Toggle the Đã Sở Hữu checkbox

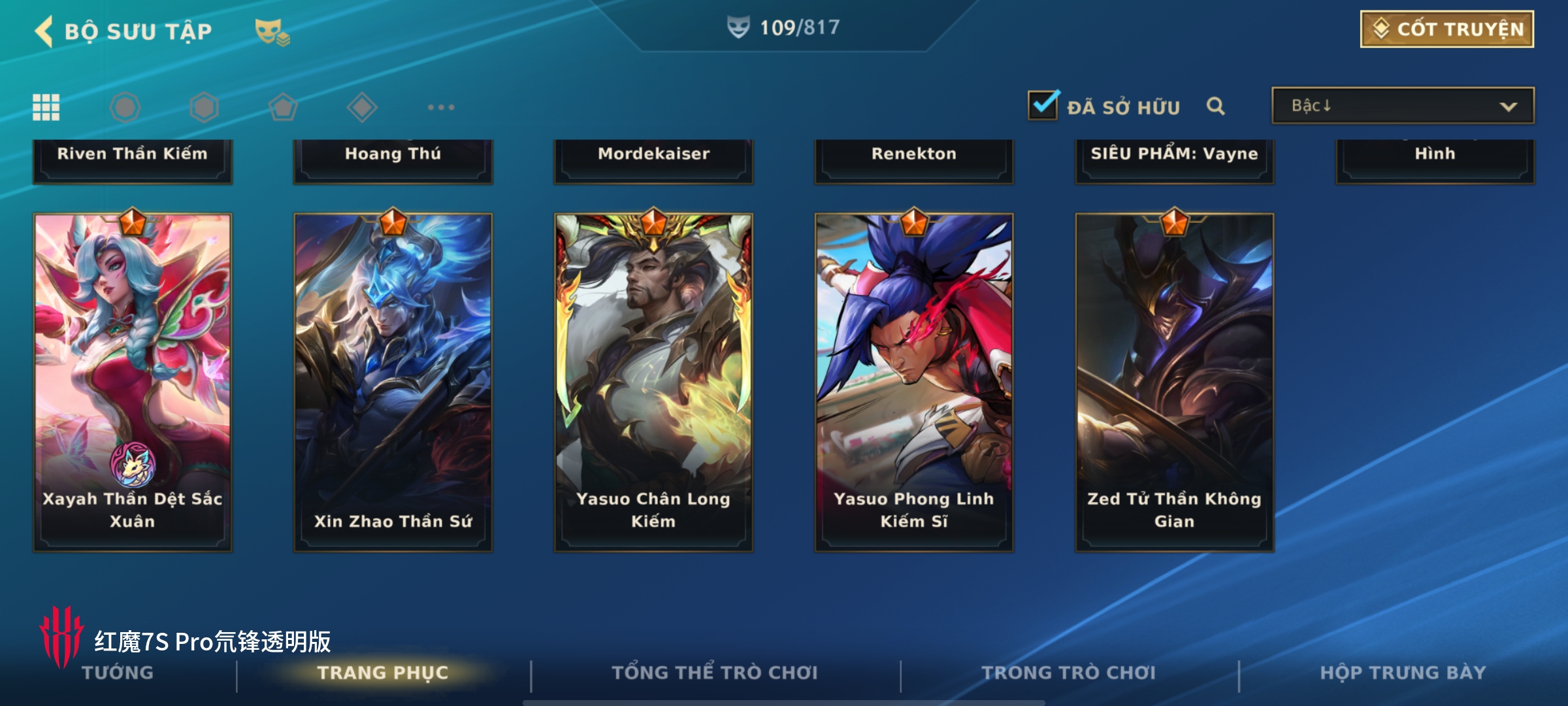coord(1043,106)
